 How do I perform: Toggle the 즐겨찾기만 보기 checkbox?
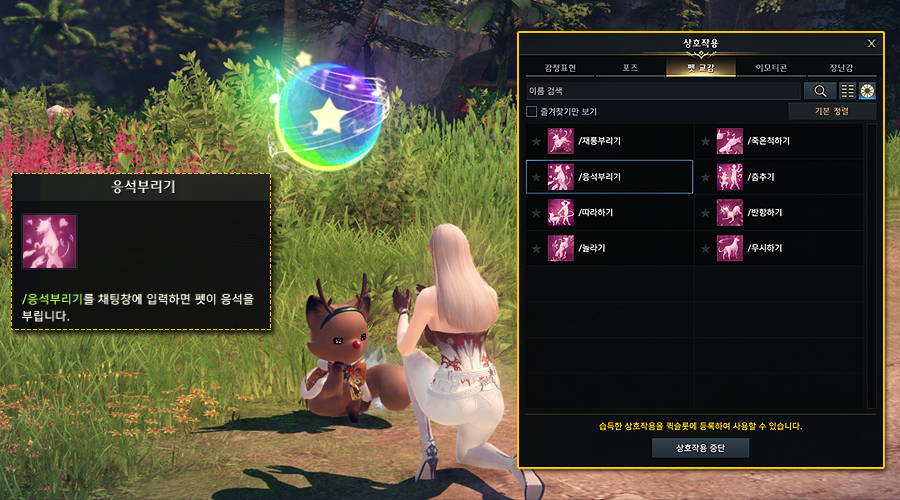[532, 111]
